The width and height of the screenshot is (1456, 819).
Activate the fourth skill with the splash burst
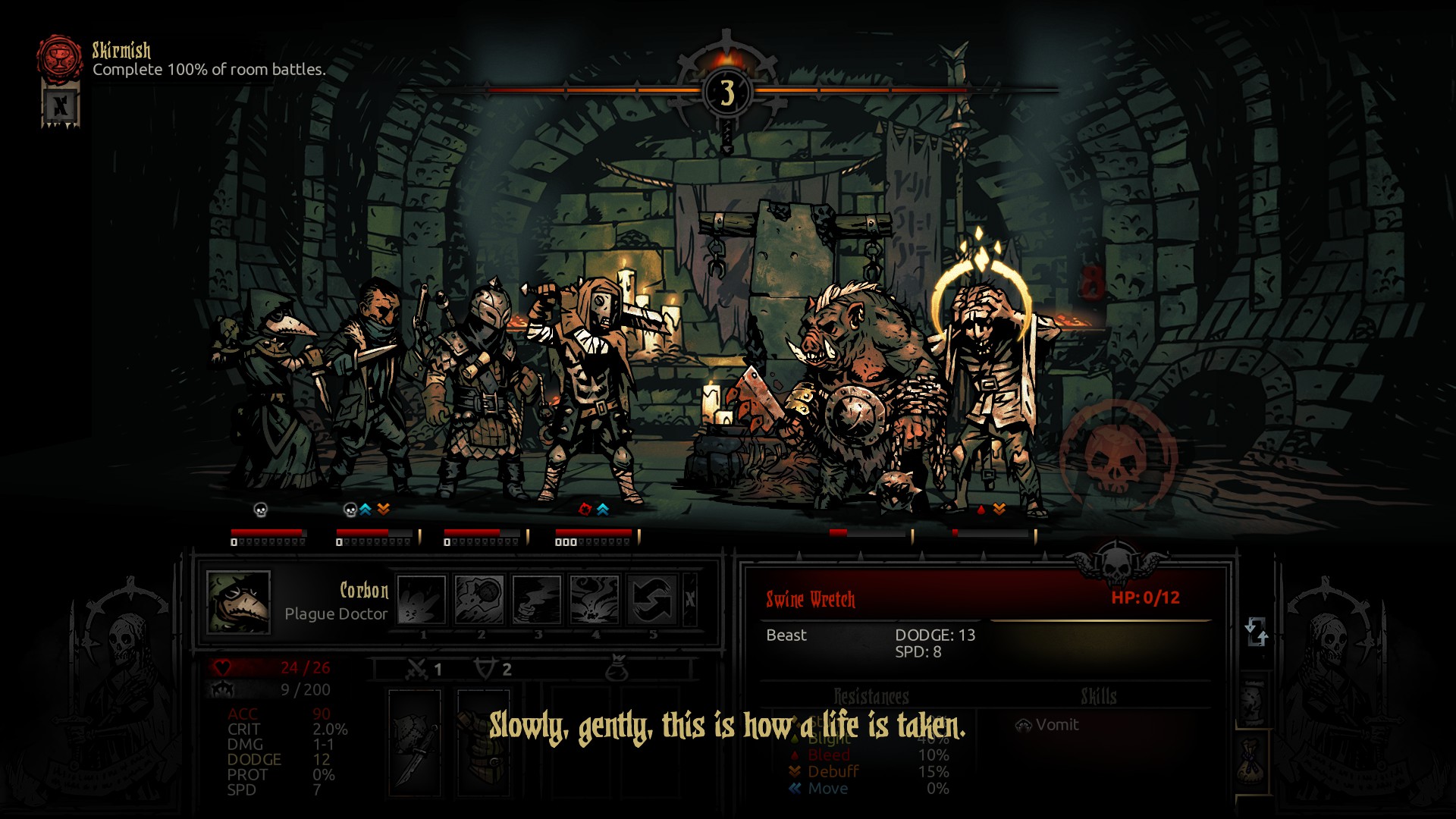595,599
